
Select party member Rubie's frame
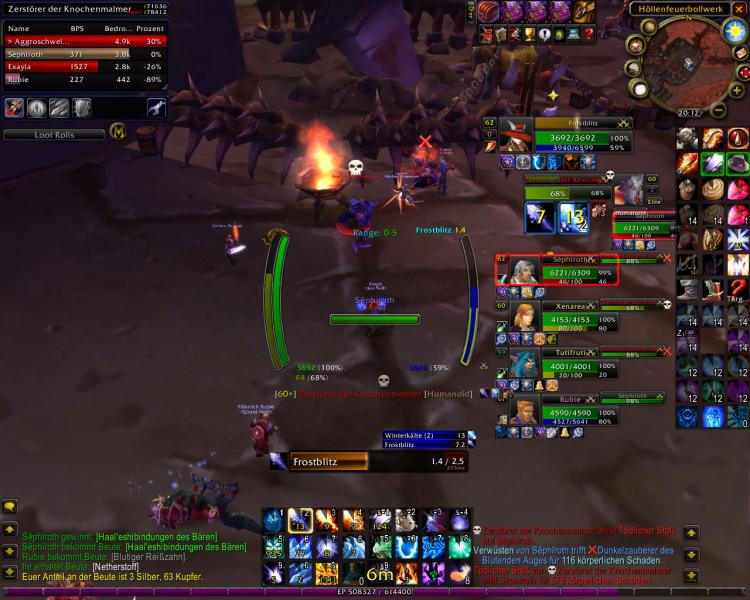[x=560, y=408]
